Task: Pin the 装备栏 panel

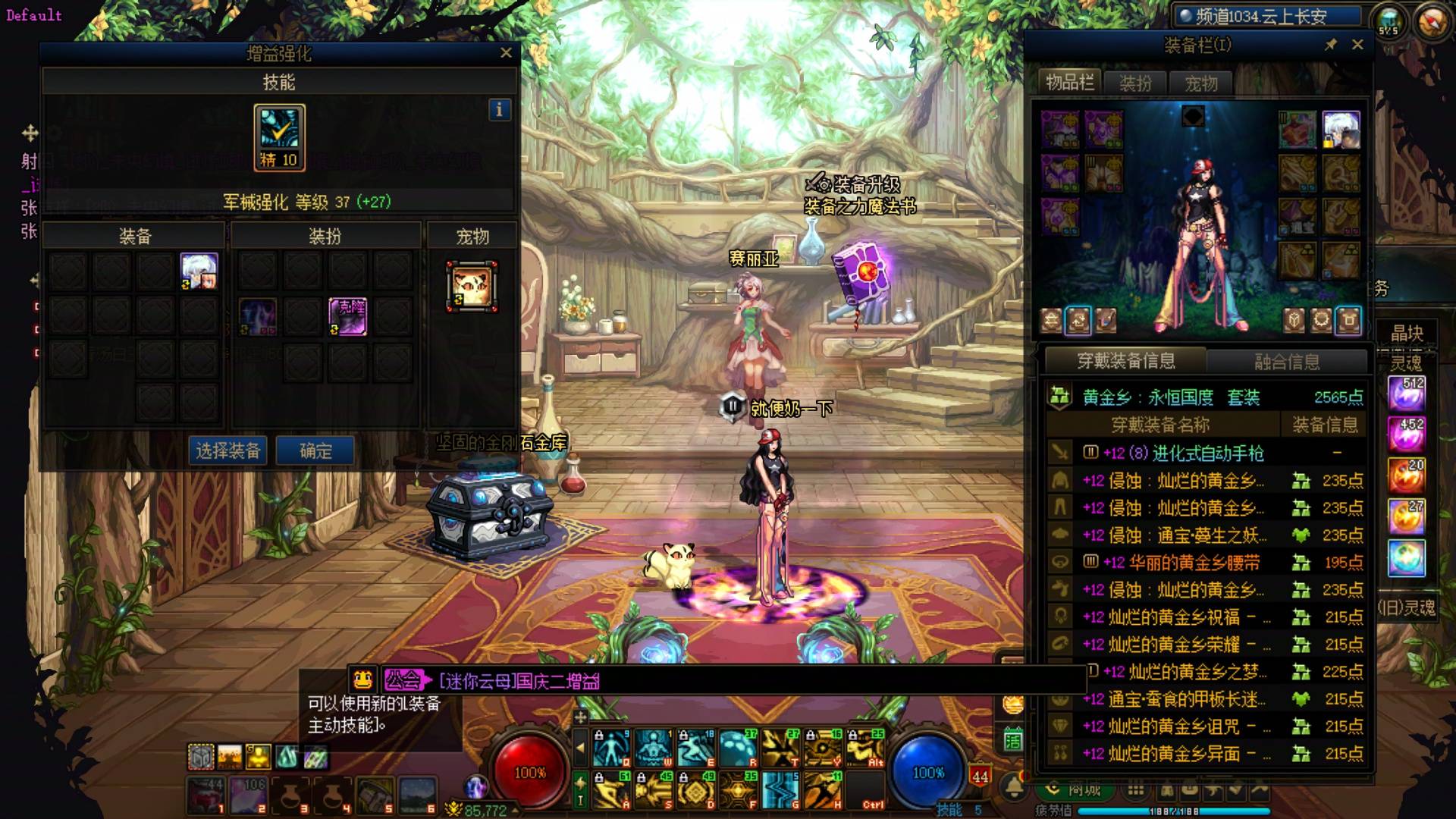Action: [1331, 45]
